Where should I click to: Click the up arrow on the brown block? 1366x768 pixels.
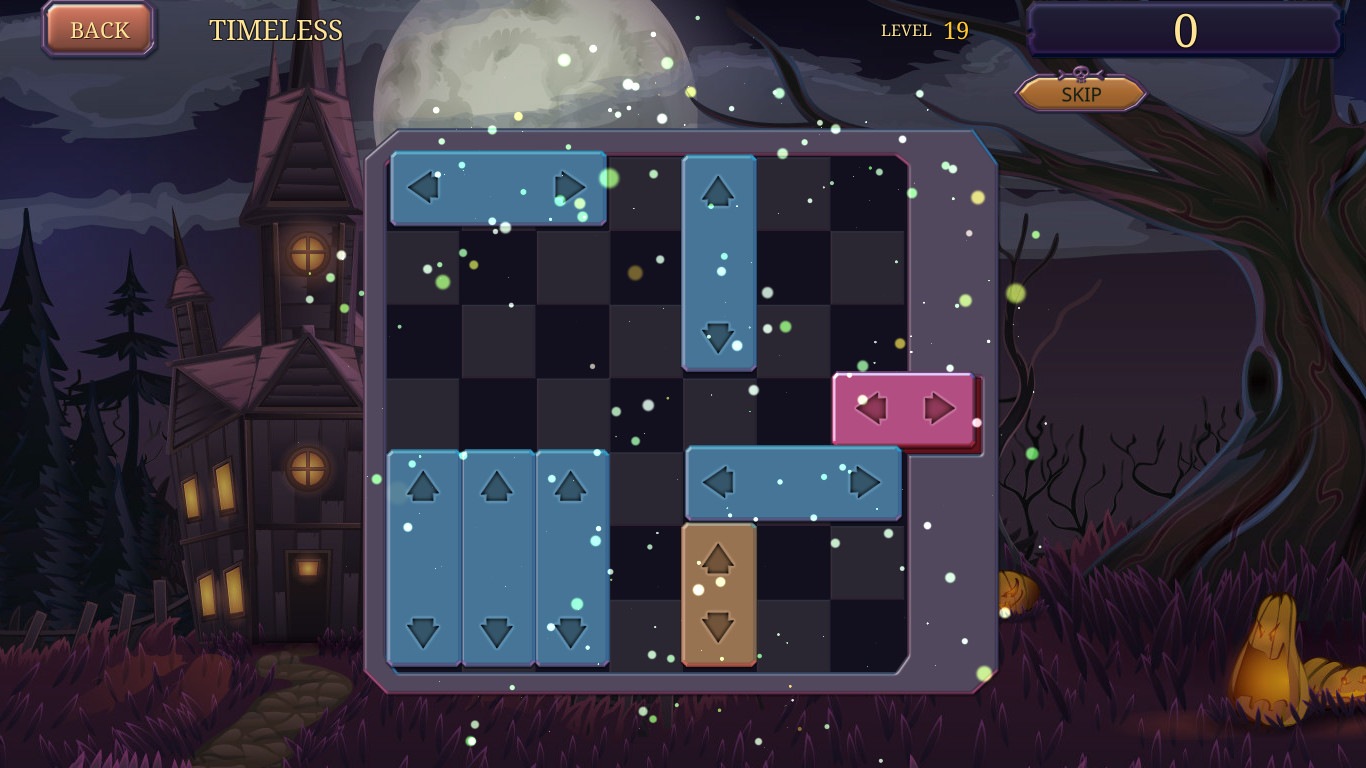click(716, 560)
